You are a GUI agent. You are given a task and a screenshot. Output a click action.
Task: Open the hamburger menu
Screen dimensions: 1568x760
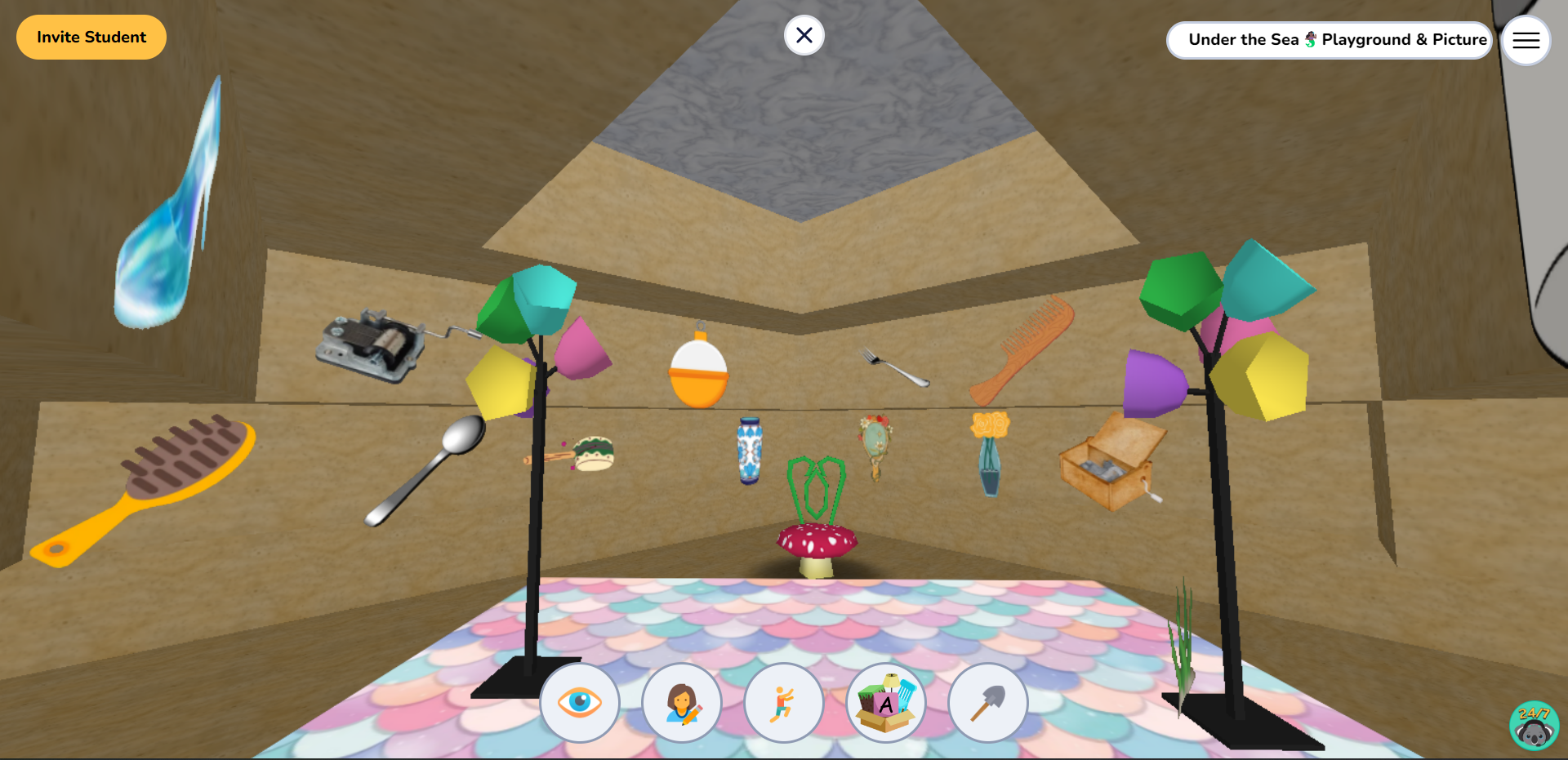[x=1526, y=40]
